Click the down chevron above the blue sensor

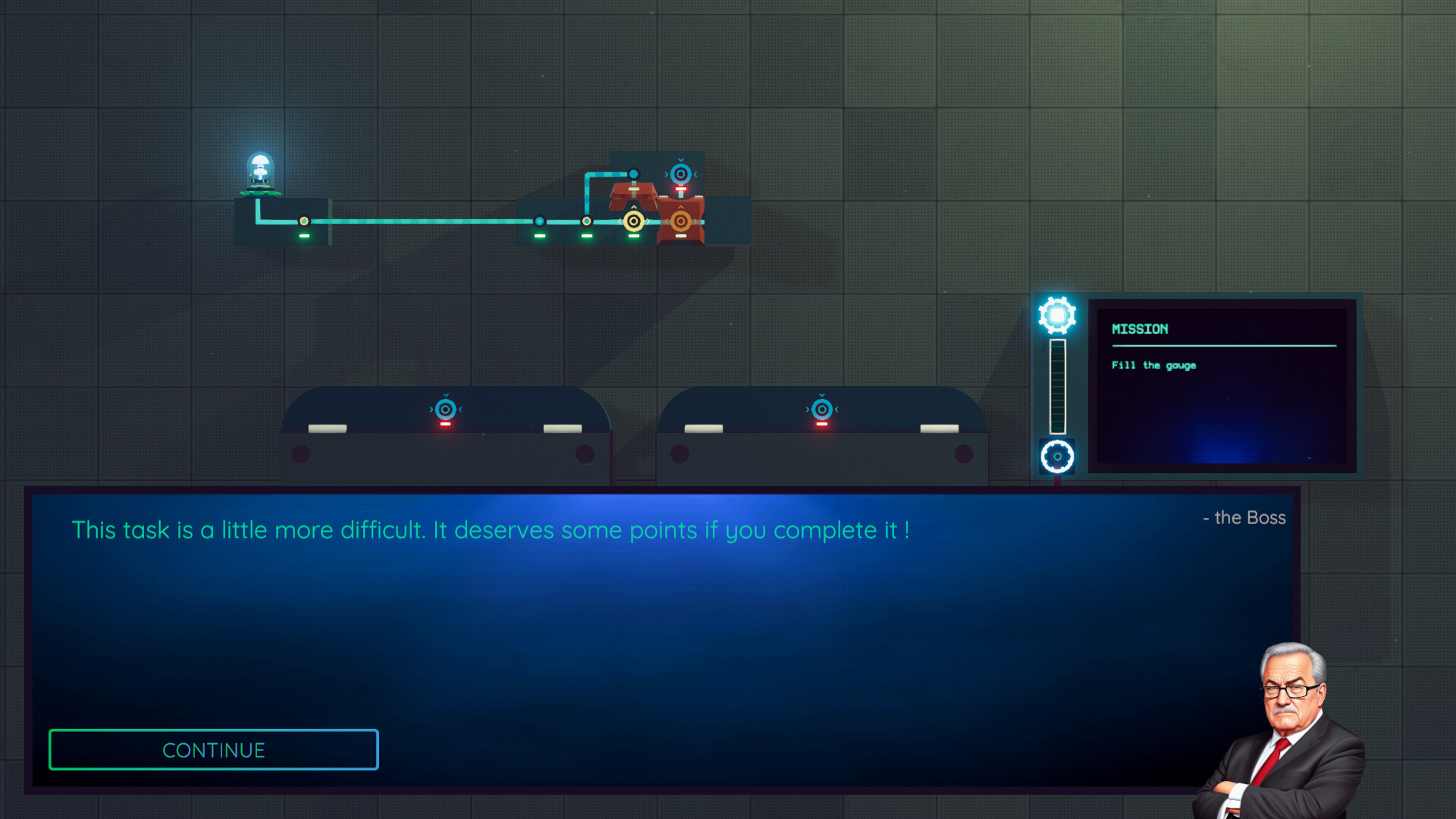(x=679, y=159)
